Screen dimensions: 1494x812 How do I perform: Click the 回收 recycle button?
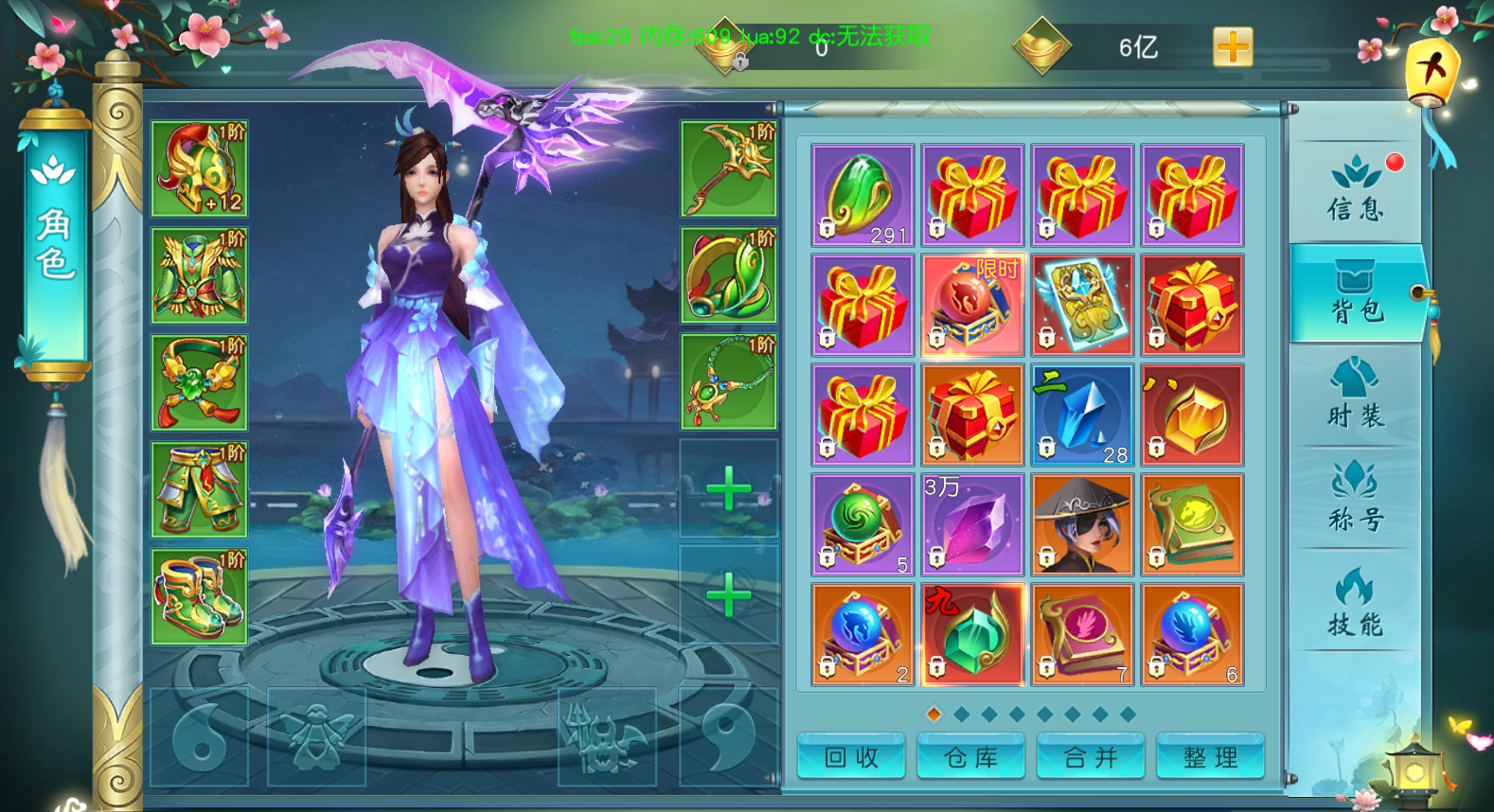click(851, 757)
